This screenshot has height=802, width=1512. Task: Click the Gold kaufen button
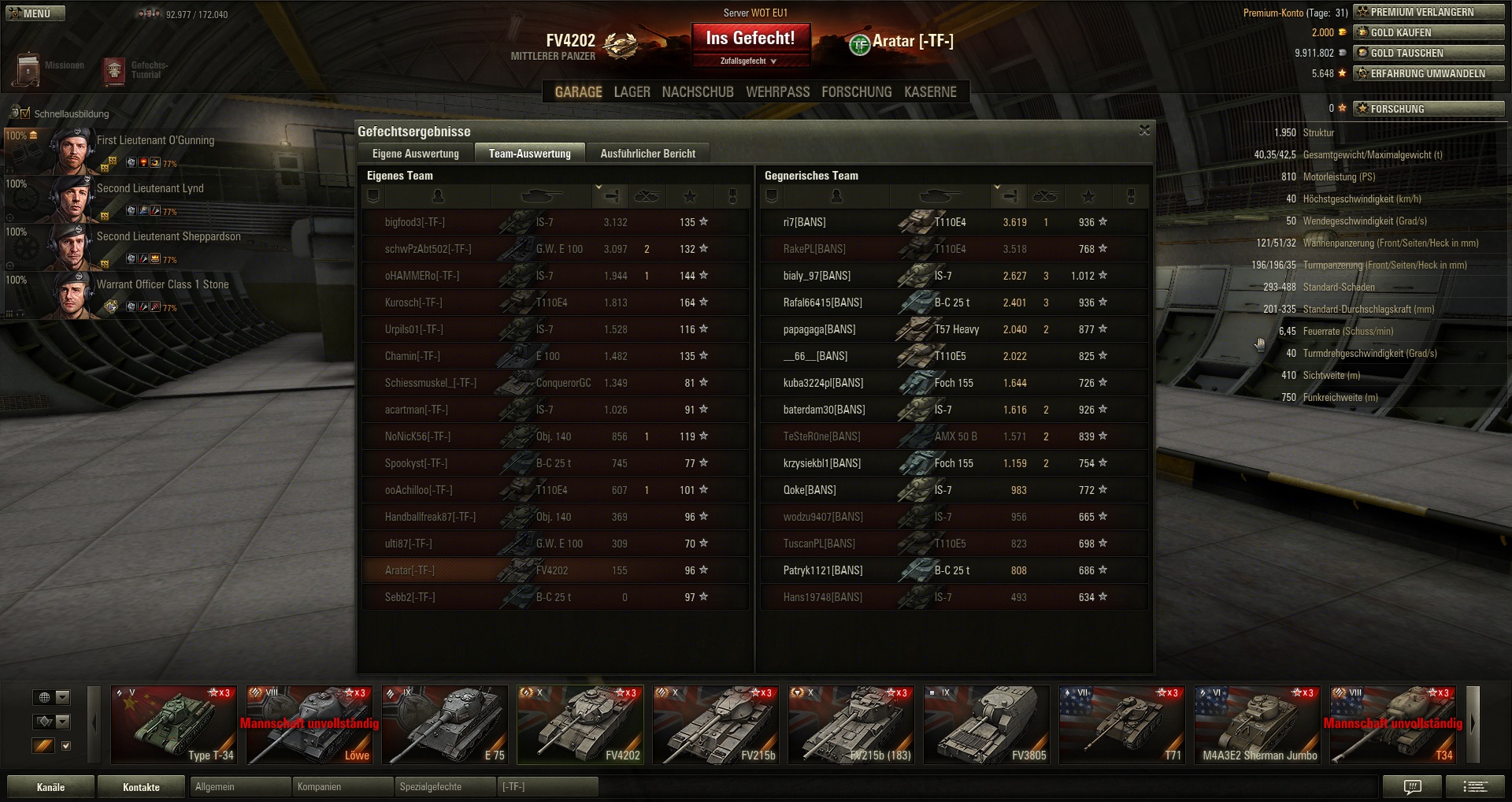pos(1429,32)
